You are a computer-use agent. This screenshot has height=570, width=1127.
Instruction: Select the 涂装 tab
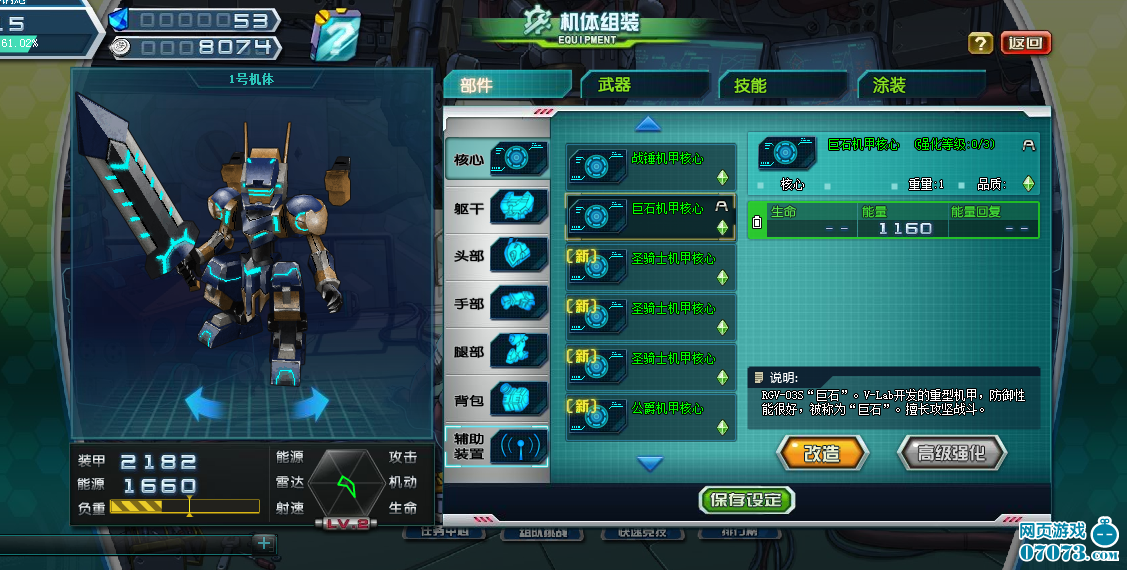click(889, 86)
